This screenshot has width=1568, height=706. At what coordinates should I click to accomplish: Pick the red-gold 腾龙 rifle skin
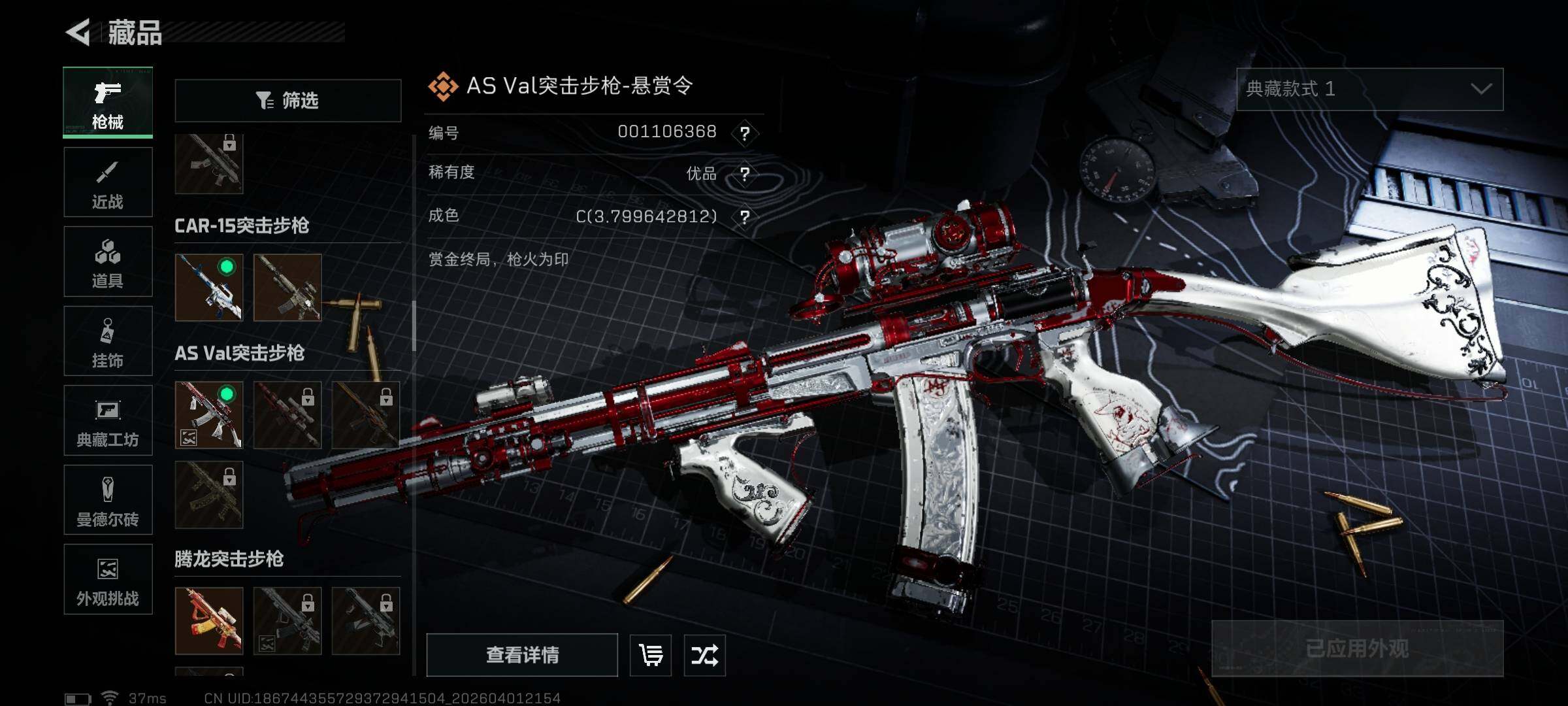209,621
